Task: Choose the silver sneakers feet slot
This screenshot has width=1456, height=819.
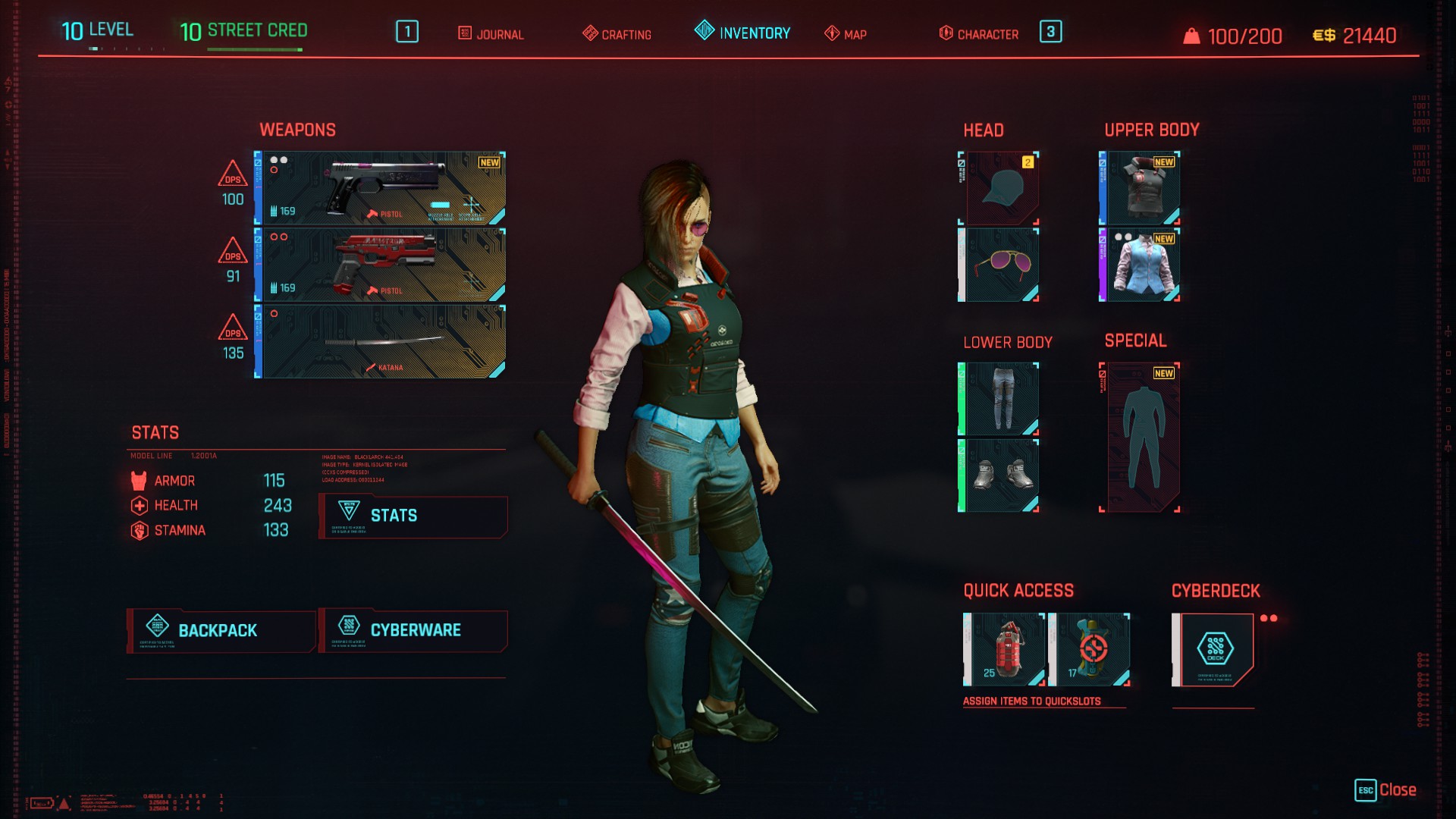Action: (x=999, y=475)
